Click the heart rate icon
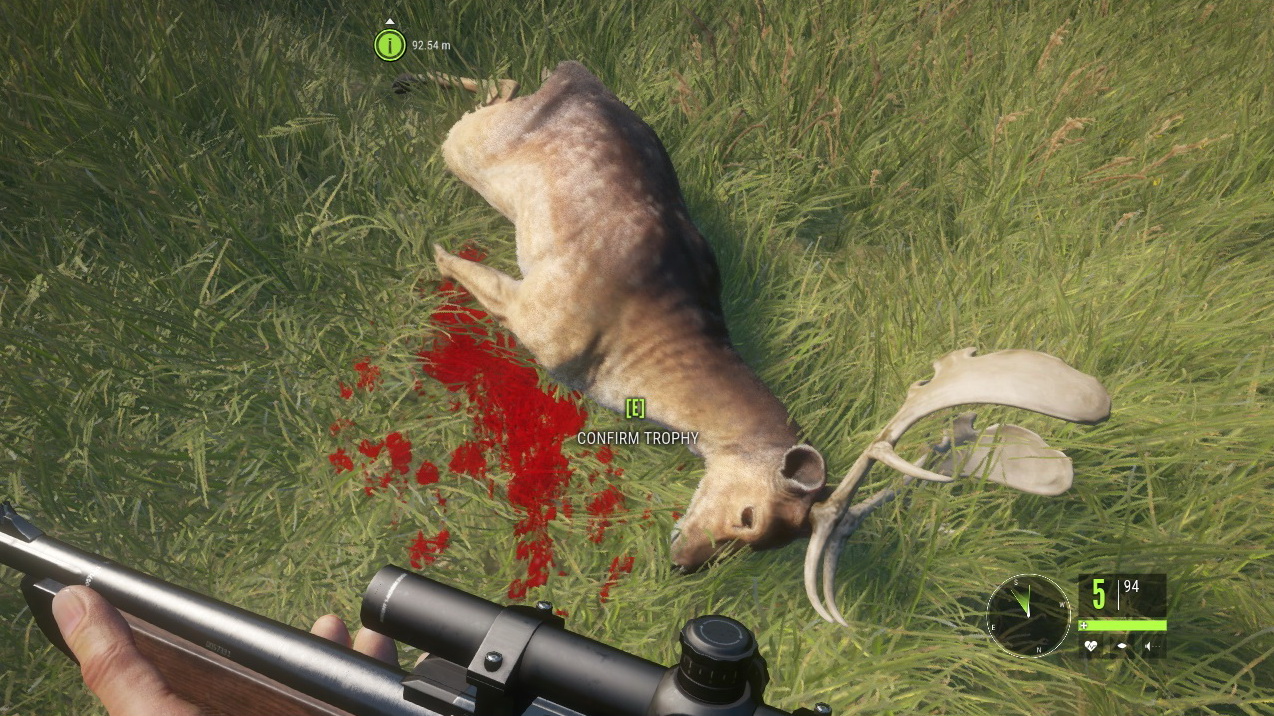 pos(1091,646)
